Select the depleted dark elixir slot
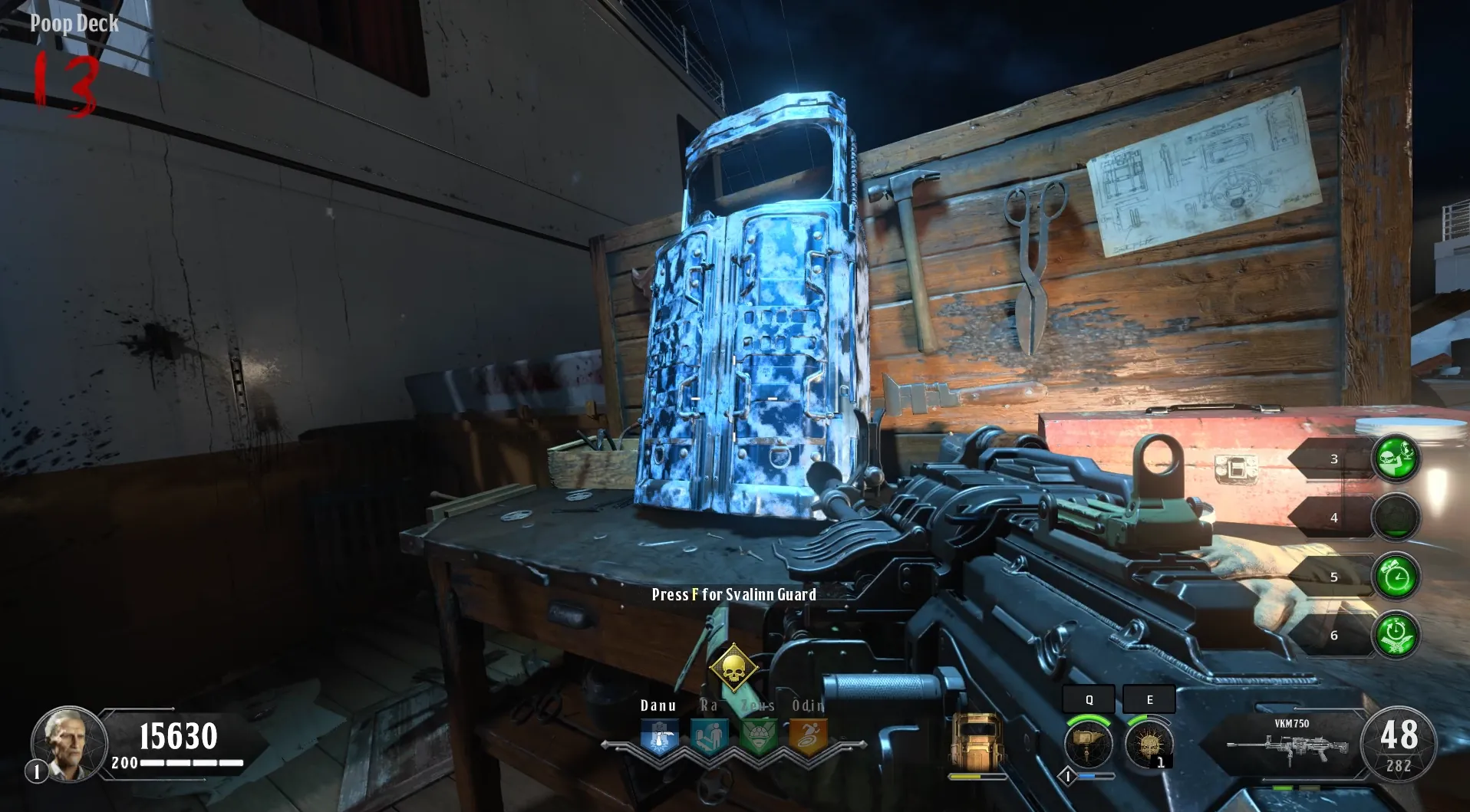This screenshot has height=812, width=1470. click(x=1396, y=517)
